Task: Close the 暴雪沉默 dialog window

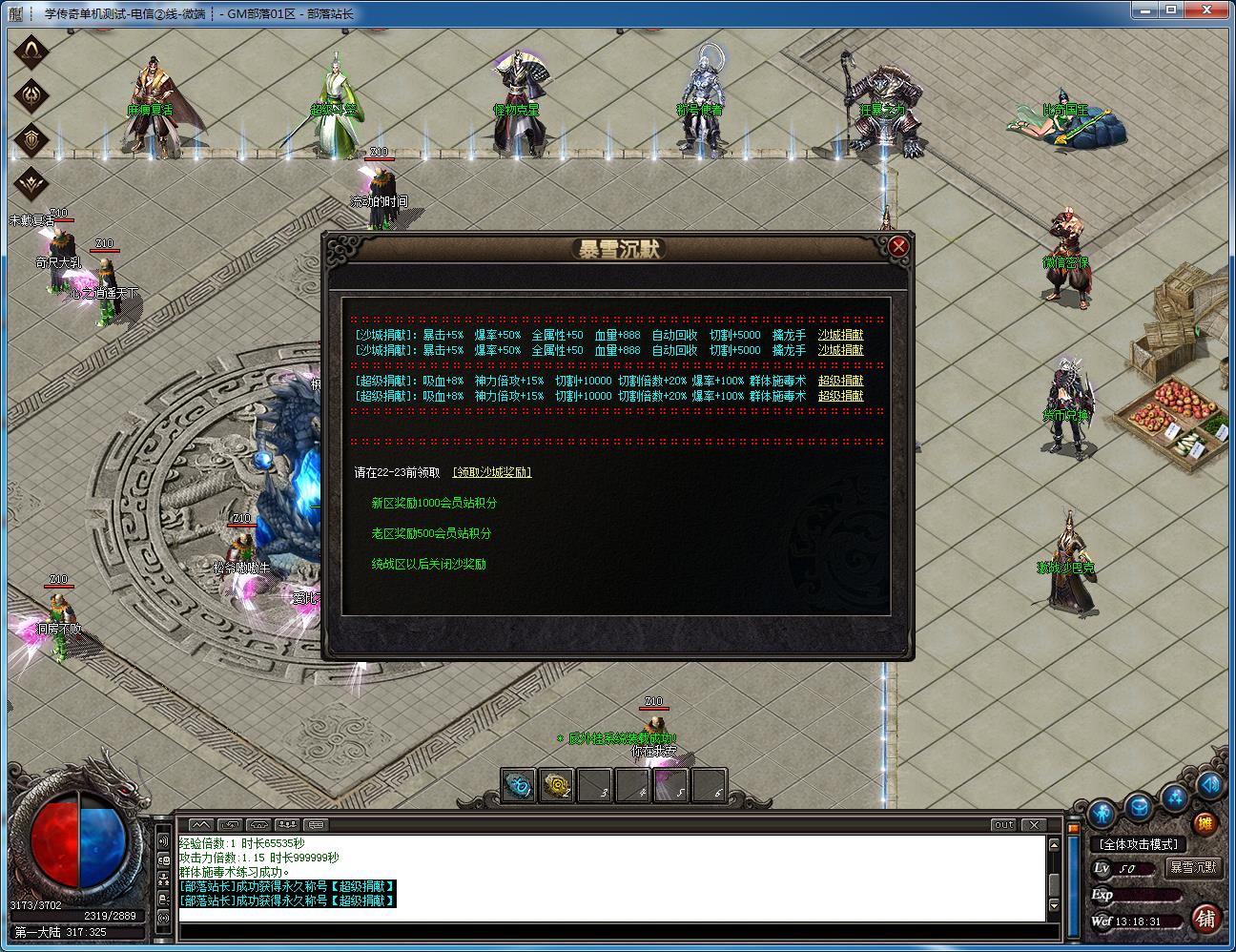Action: click(x=897, y=246)
